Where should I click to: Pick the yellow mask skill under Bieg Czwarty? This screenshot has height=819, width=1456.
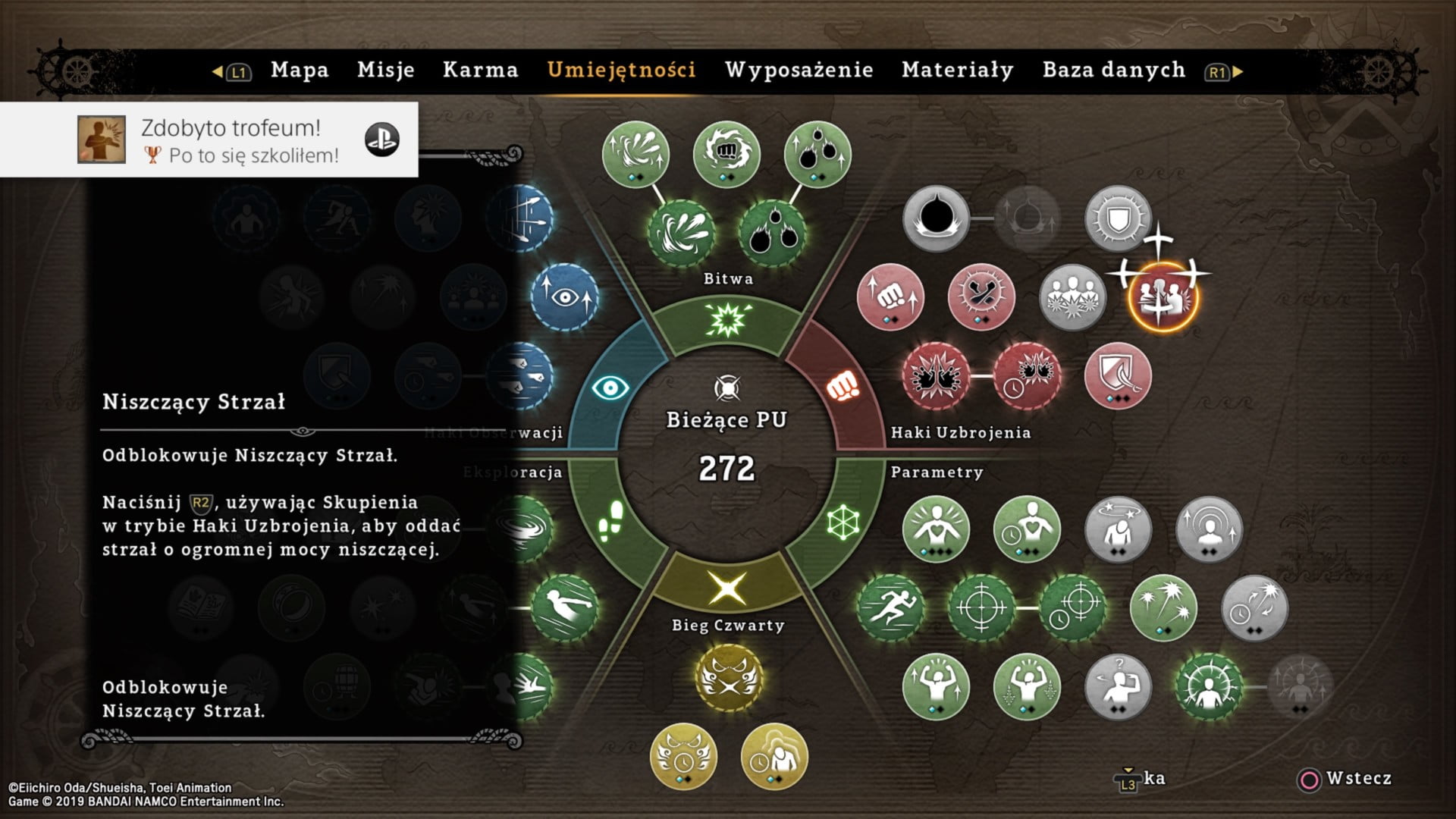[x=728, y=678]
